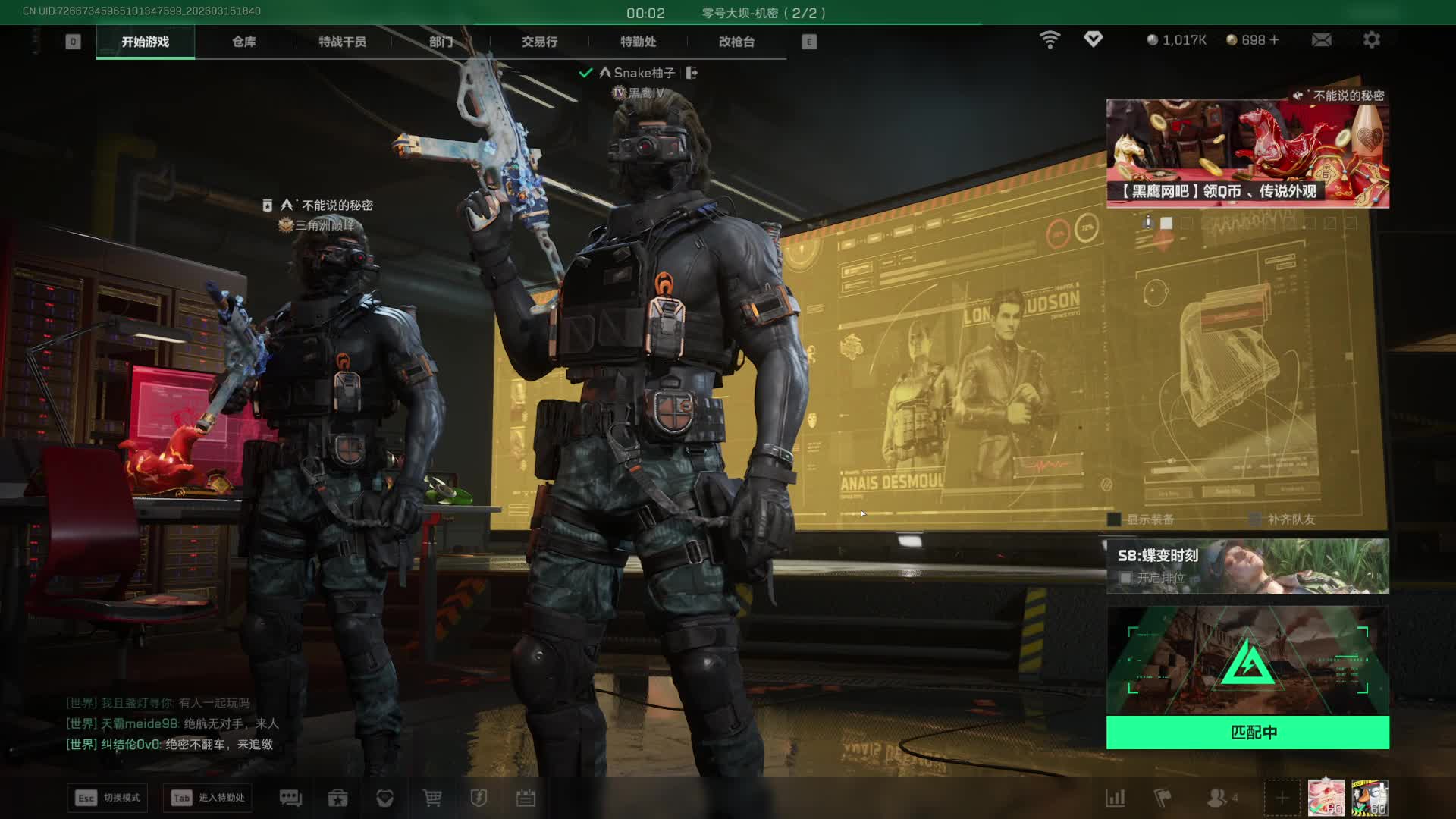Toggle the 补齐队友 fill teammates checkbox
1456x819 pixels.
[1255, 519]
